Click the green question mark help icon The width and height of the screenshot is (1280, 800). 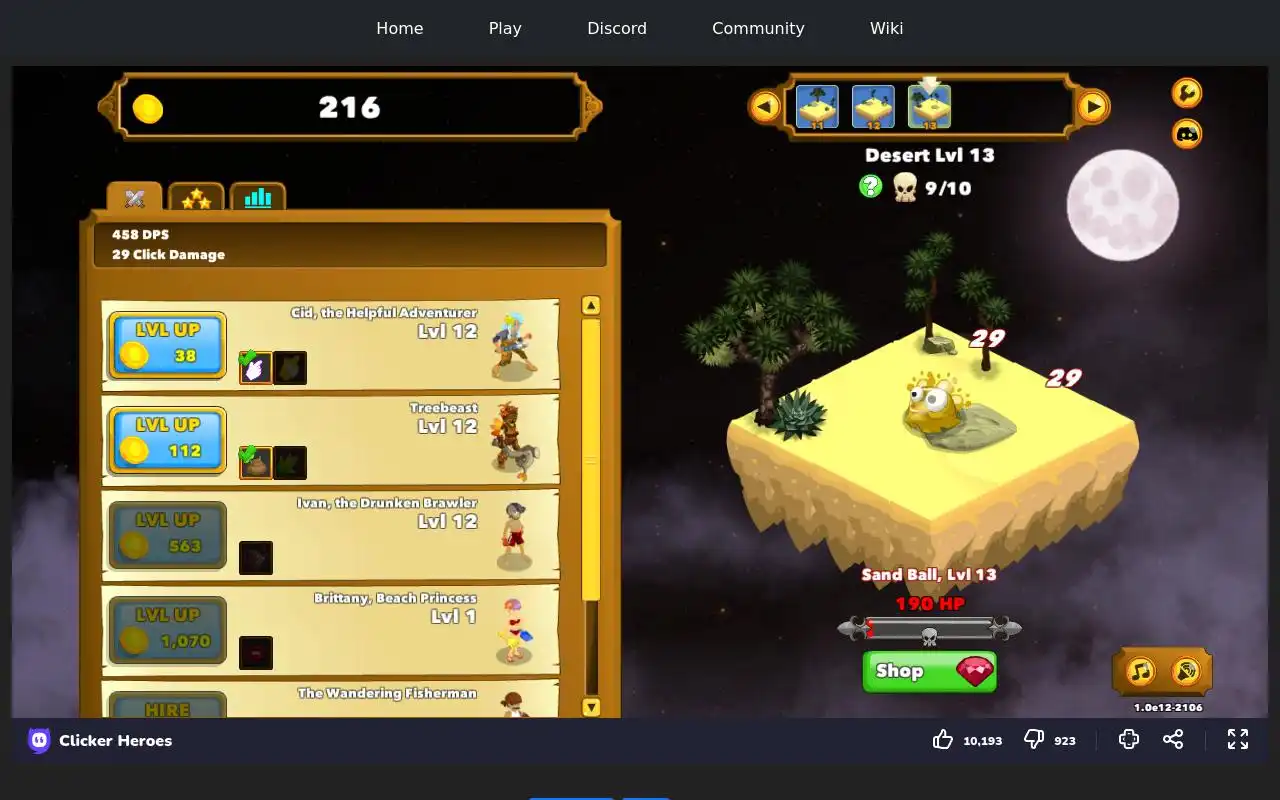pyautogui.click(x=871, y=186)
